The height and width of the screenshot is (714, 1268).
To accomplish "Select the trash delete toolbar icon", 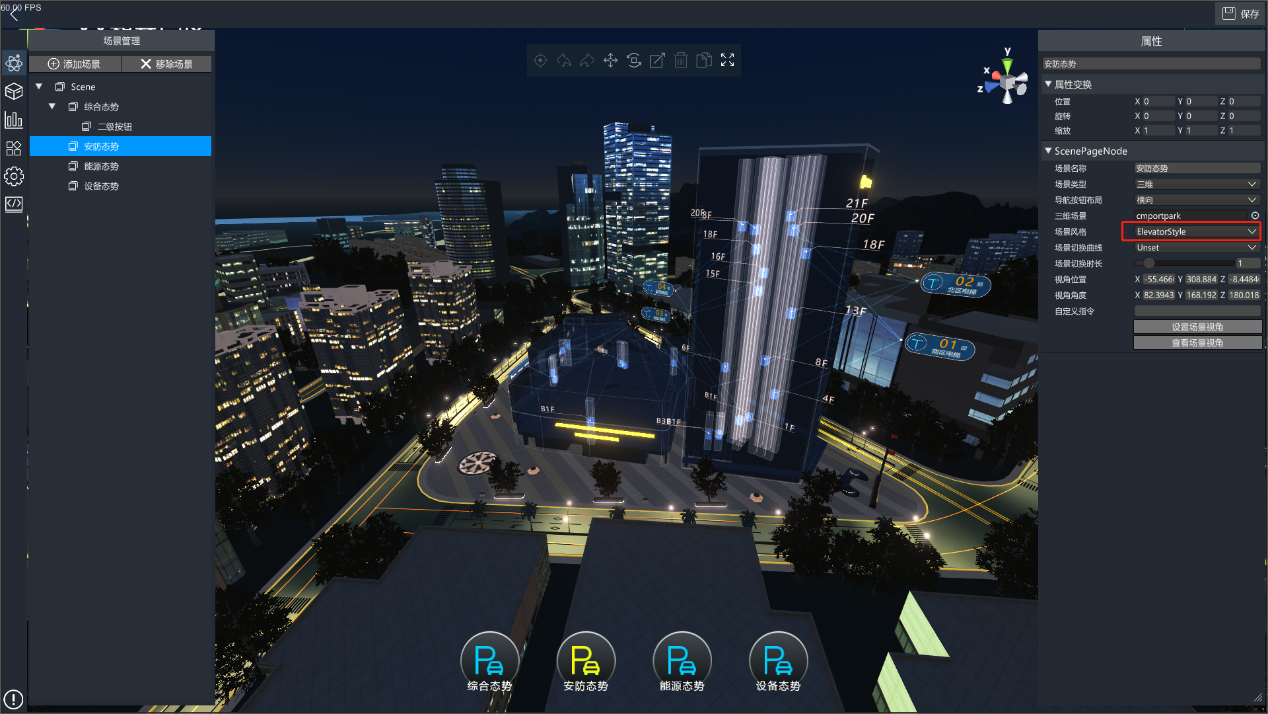I will pos(680,60).
